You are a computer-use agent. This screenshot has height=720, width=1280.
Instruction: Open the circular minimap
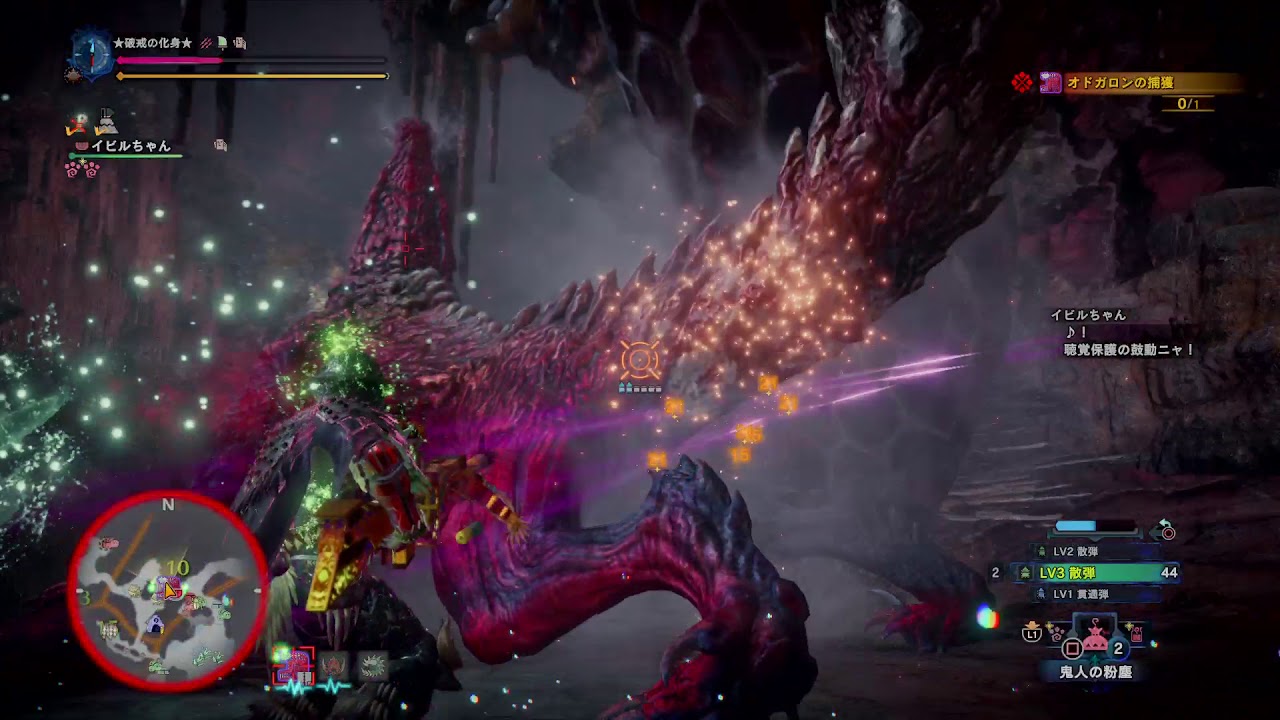(168, 592)
